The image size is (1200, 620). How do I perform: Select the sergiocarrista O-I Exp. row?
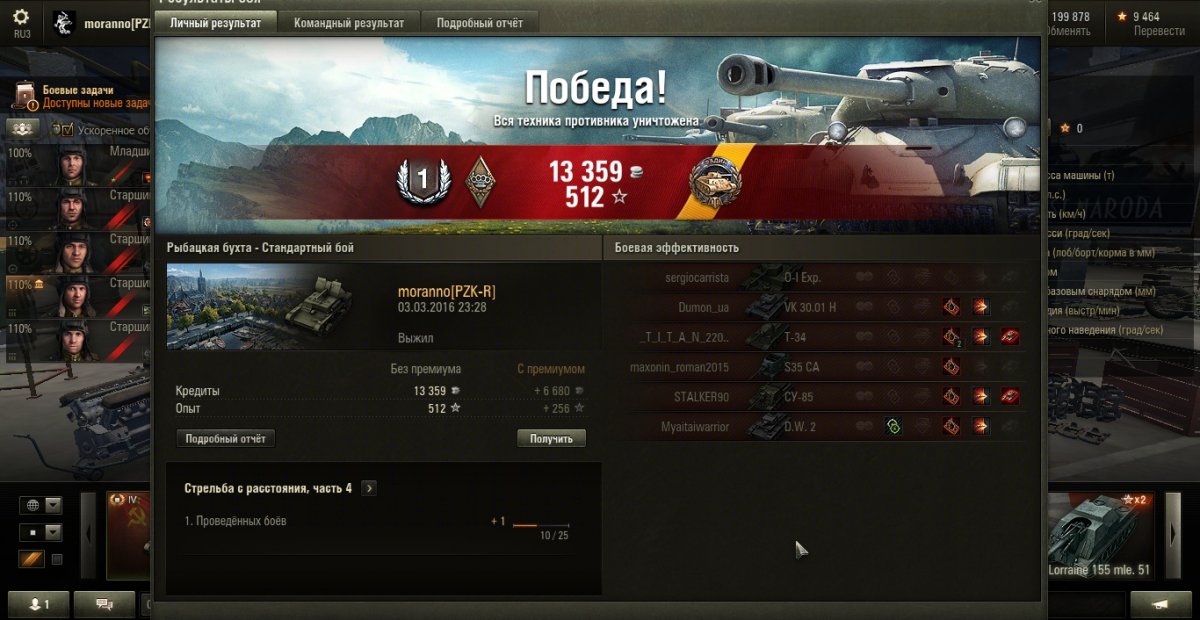(x=812, y=277)
